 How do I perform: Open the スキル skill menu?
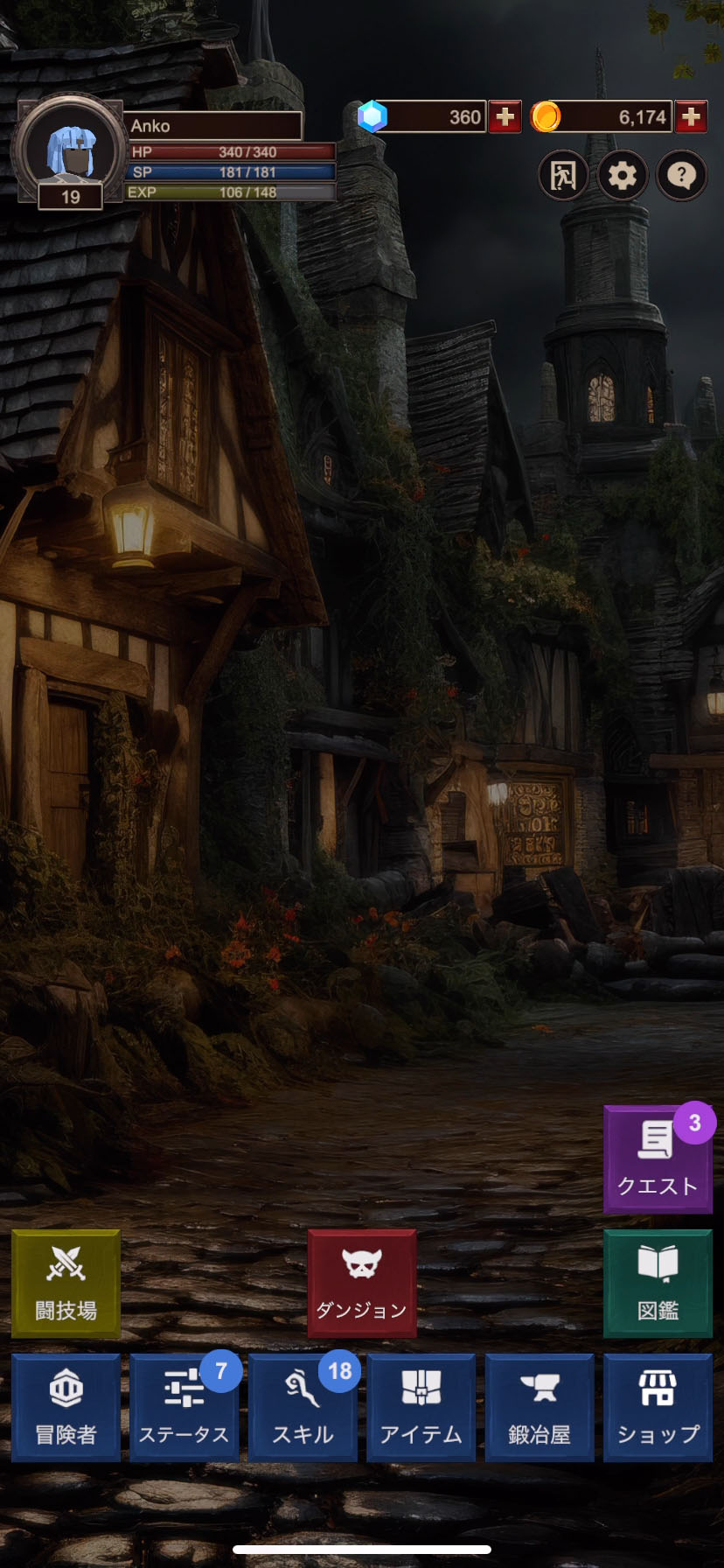(x=303, y=1407)
